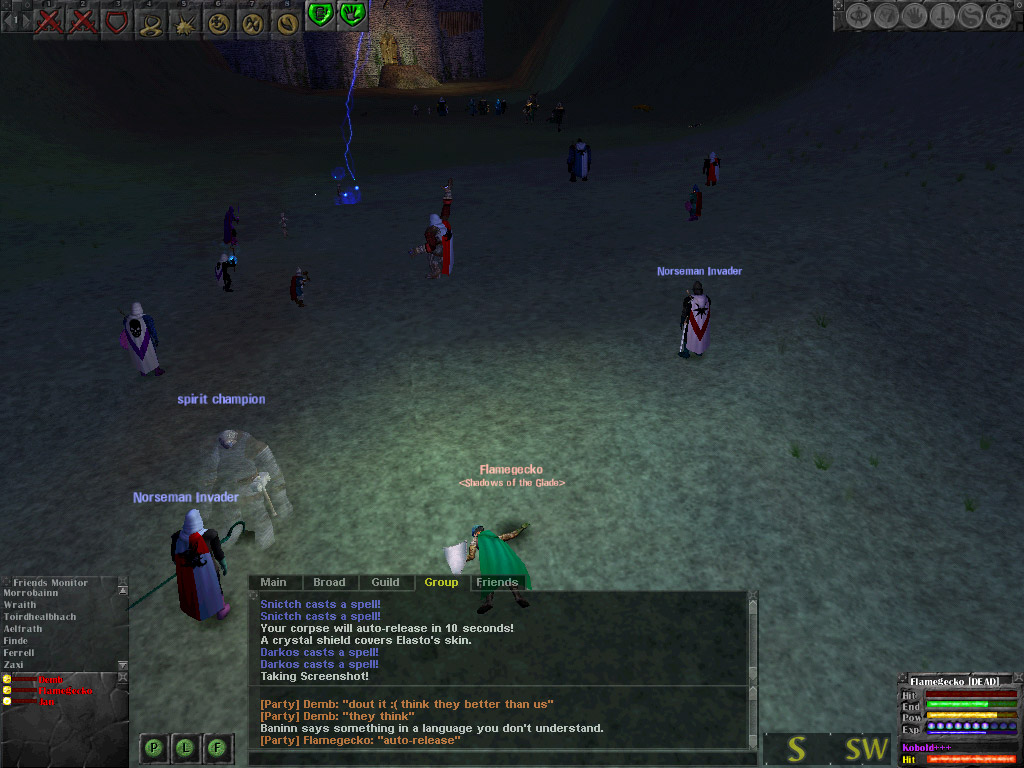Target group member Jan

coord(47,702)
